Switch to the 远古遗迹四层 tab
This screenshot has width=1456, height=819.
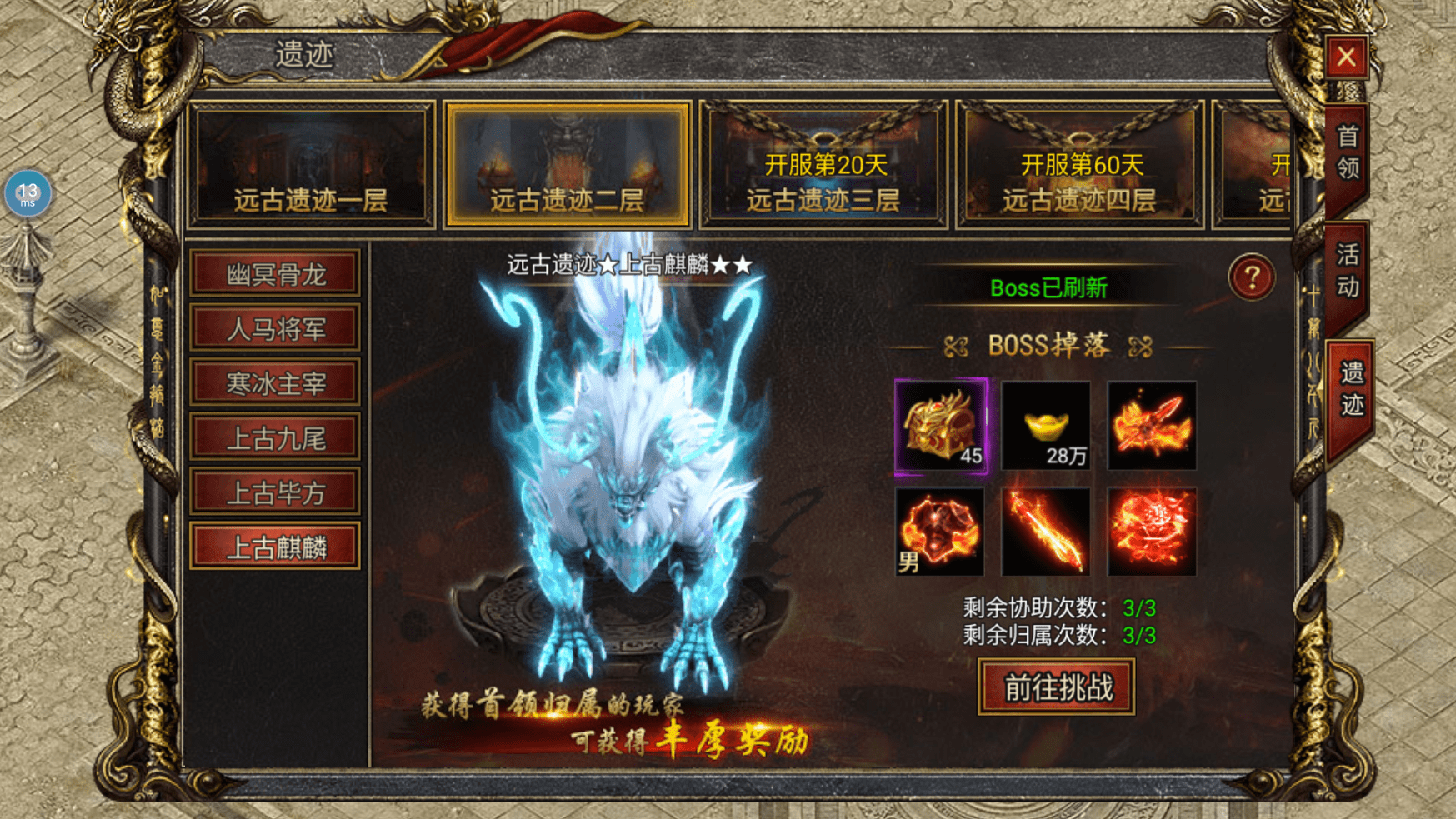(x=1077, y=165)
